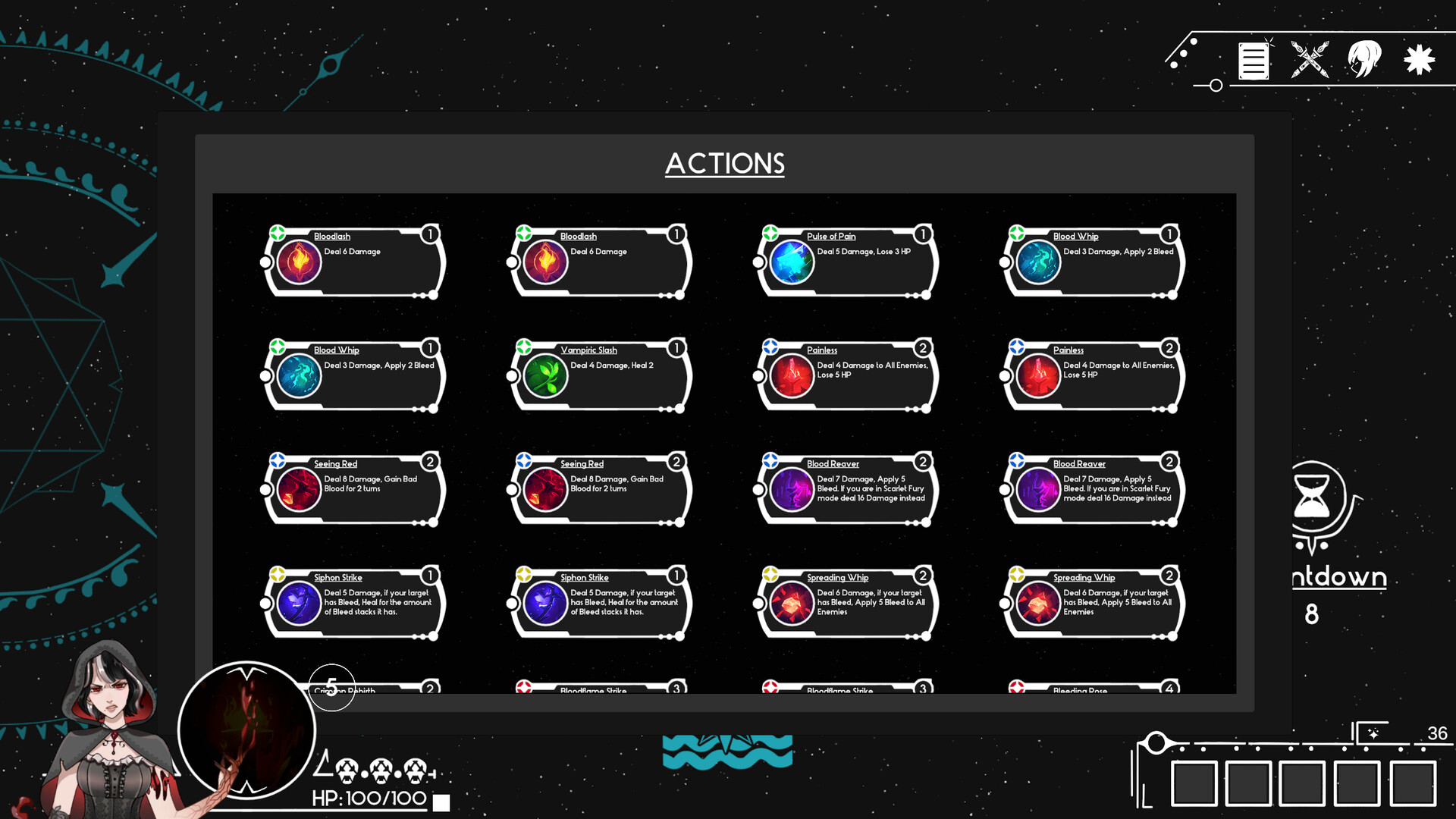Open the character portrait menu icon

[x=1363, y=61]
